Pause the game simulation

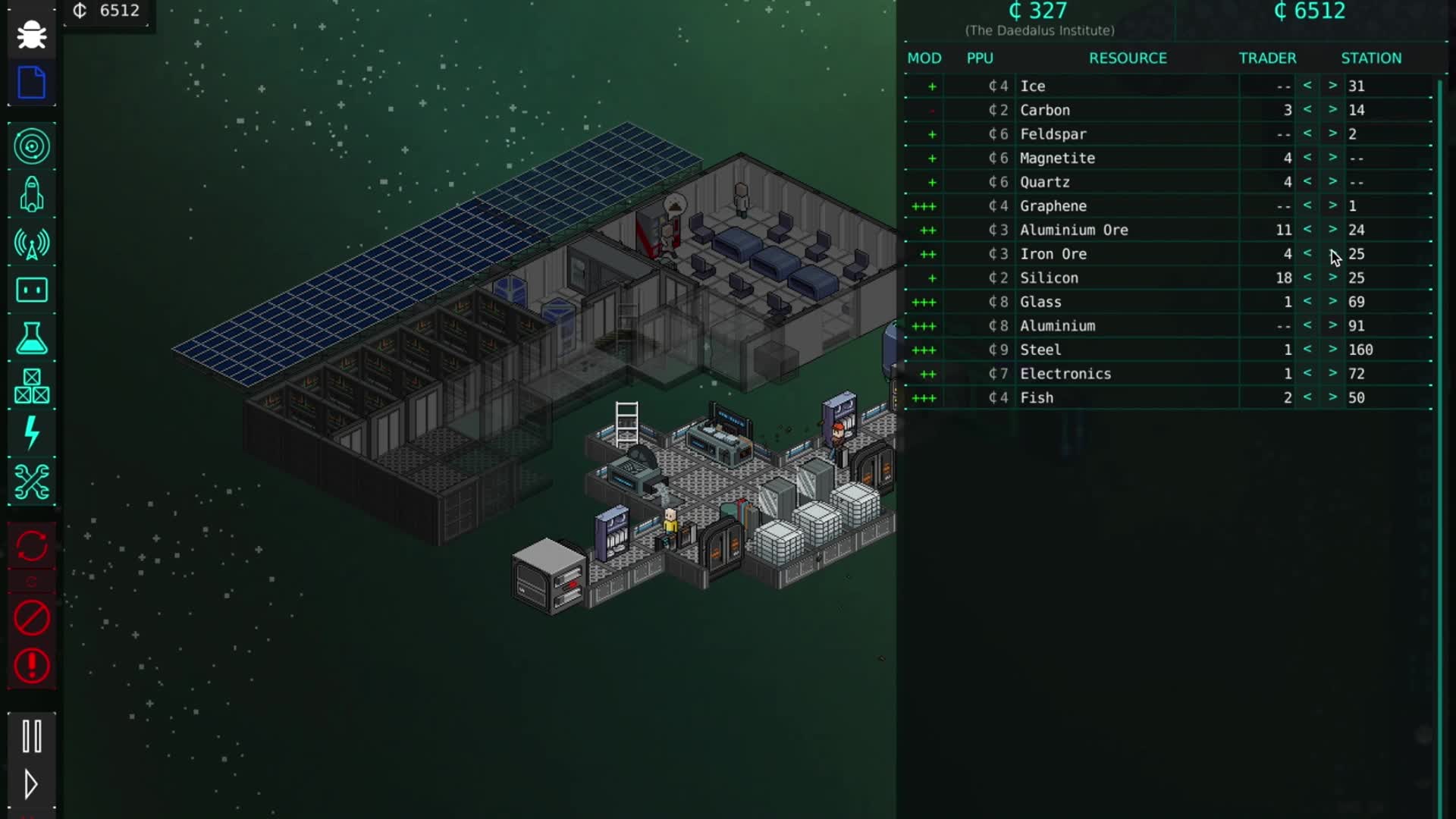click(31, 734)
